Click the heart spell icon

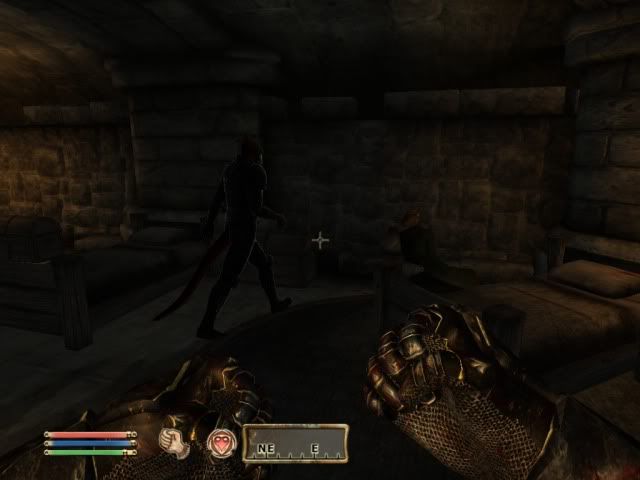221,442
